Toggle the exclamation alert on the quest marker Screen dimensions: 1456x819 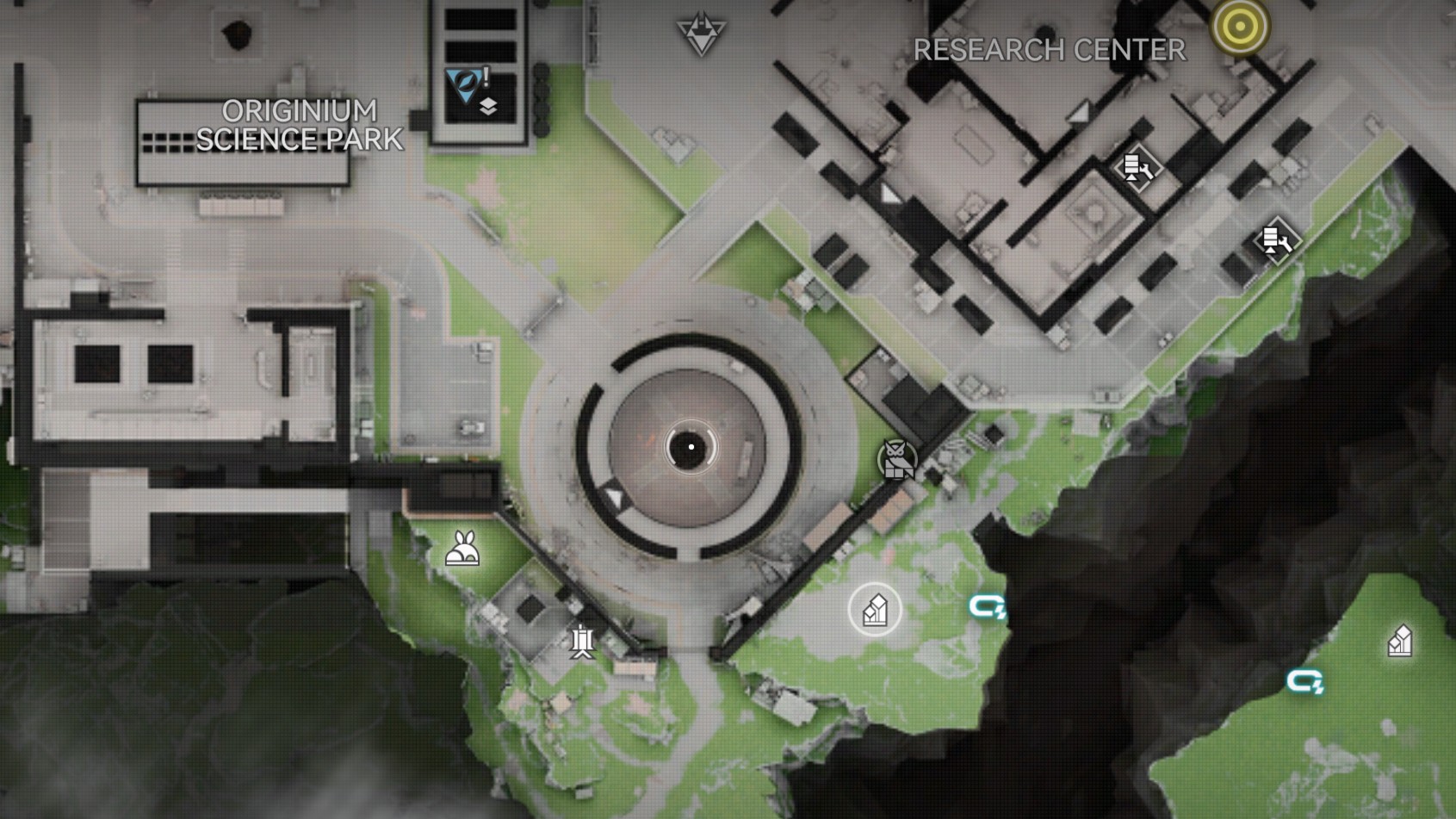tap(485, 76)
